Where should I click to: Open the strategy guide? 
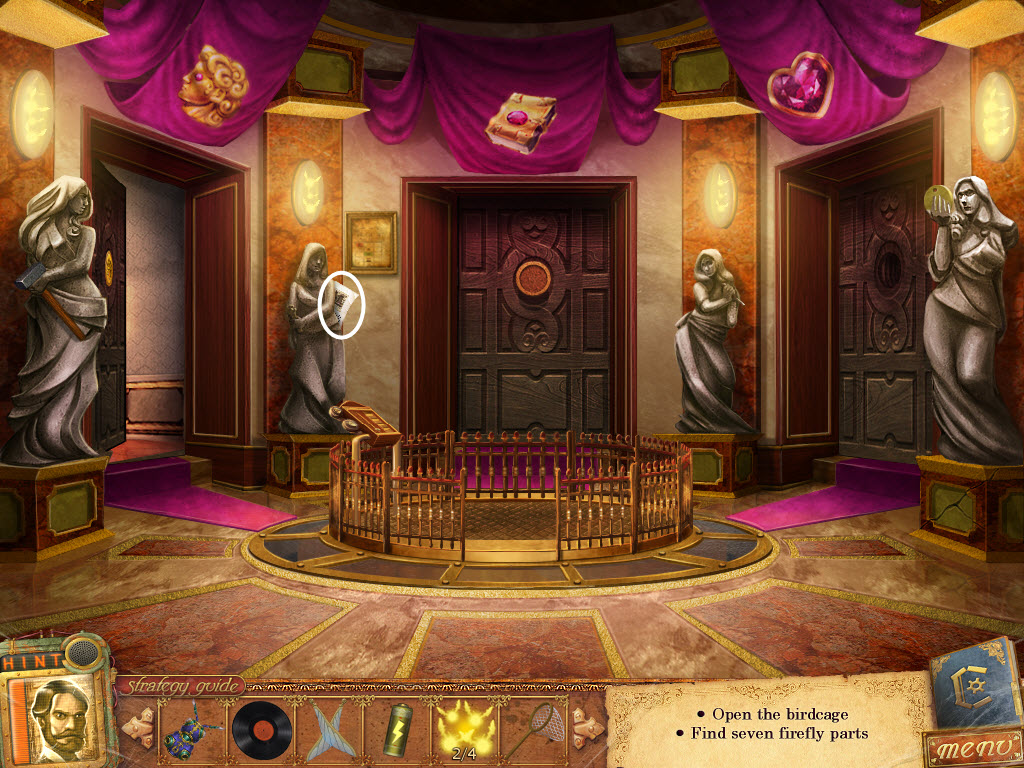click(x=181, y=686)
